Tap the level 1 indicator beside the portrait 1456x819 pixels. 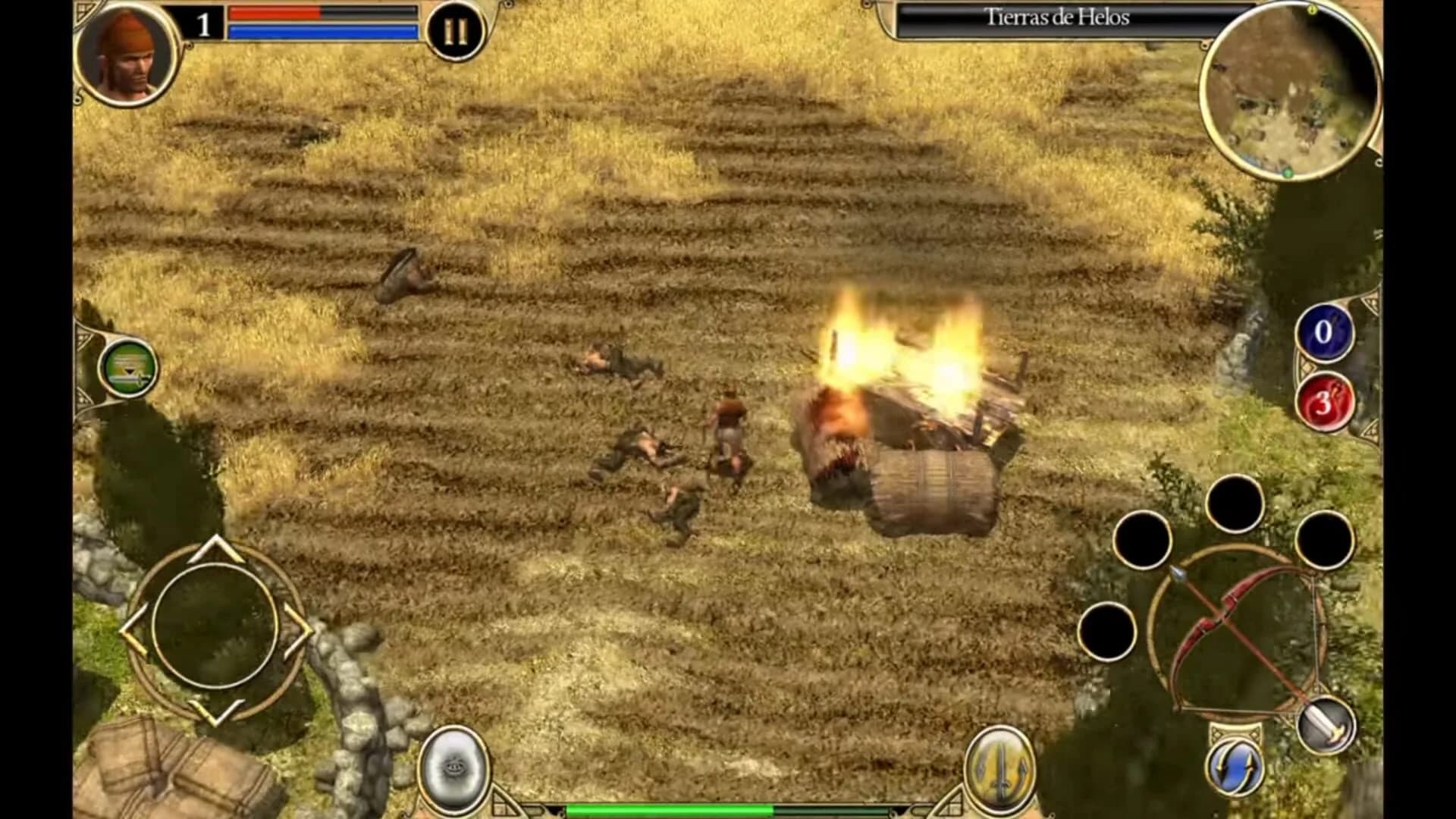(x=203, y=24)
